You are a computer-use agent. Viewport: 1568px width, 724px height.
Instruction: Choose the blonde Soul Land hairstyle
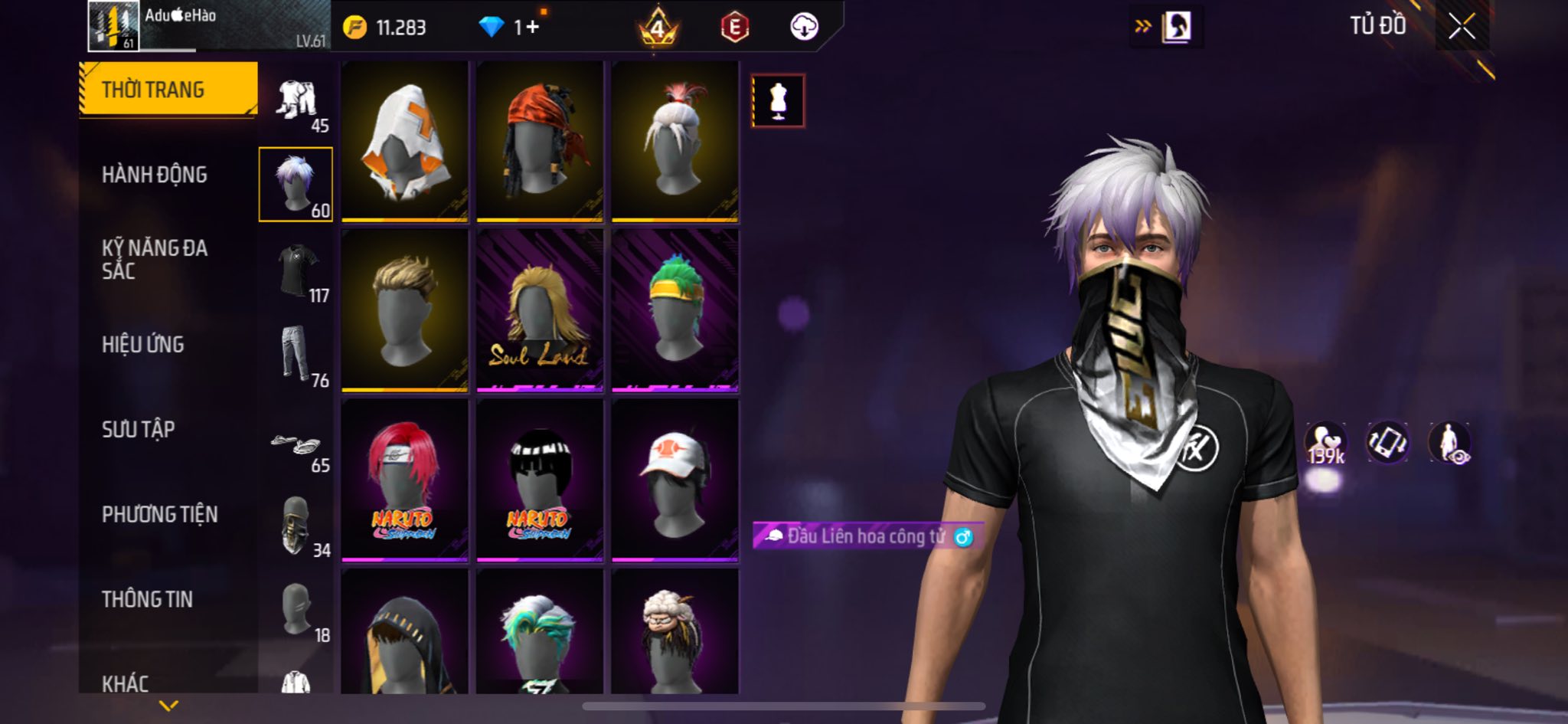(x=540, y=310)
